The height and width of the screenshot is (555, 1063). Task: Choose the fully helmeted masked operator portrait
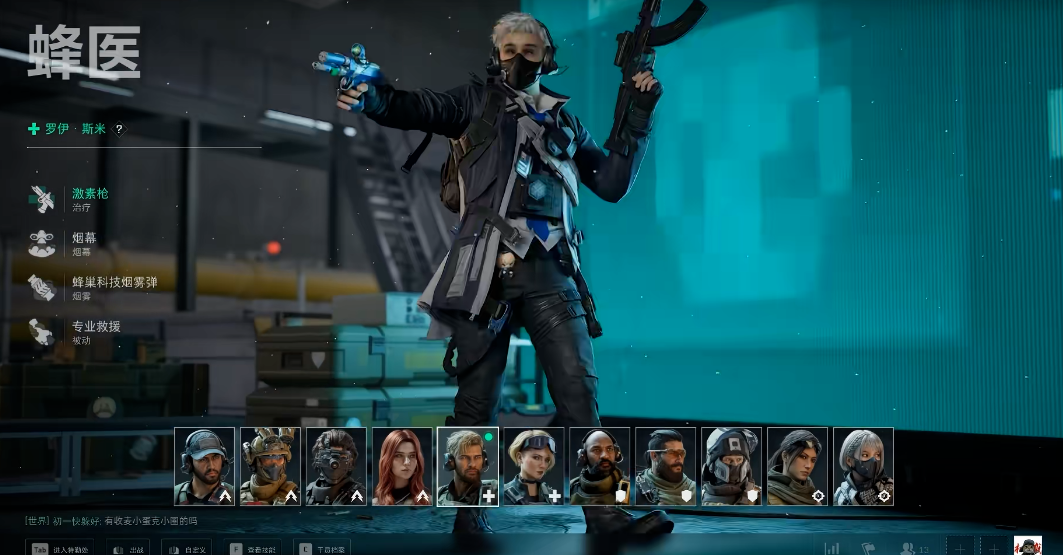[x=732, y=466]
